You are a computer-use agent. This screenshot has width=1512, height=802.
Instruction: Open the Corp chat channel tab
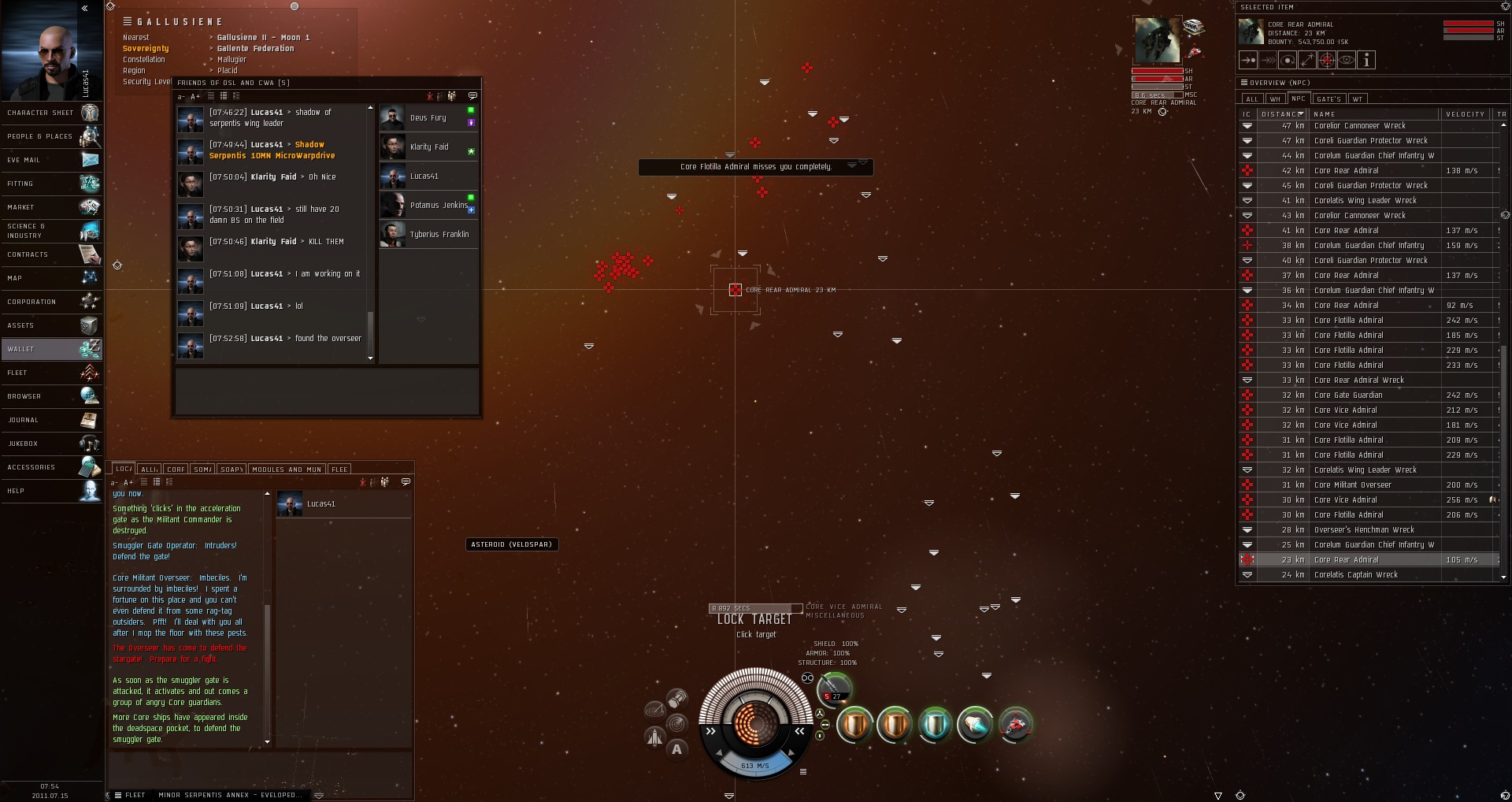pos(176,470)
